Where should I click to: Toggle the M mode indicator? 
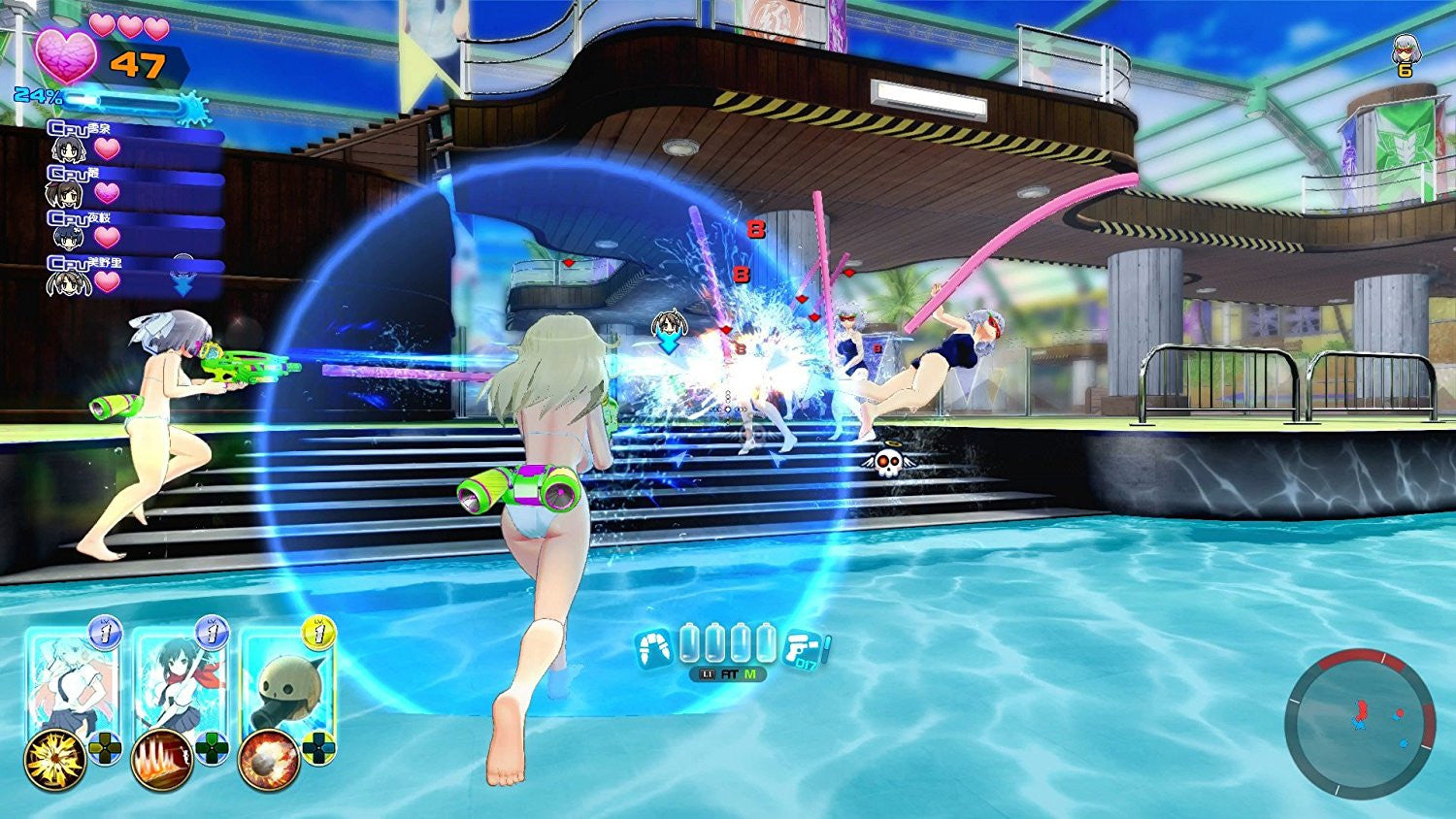click(749, 673)
